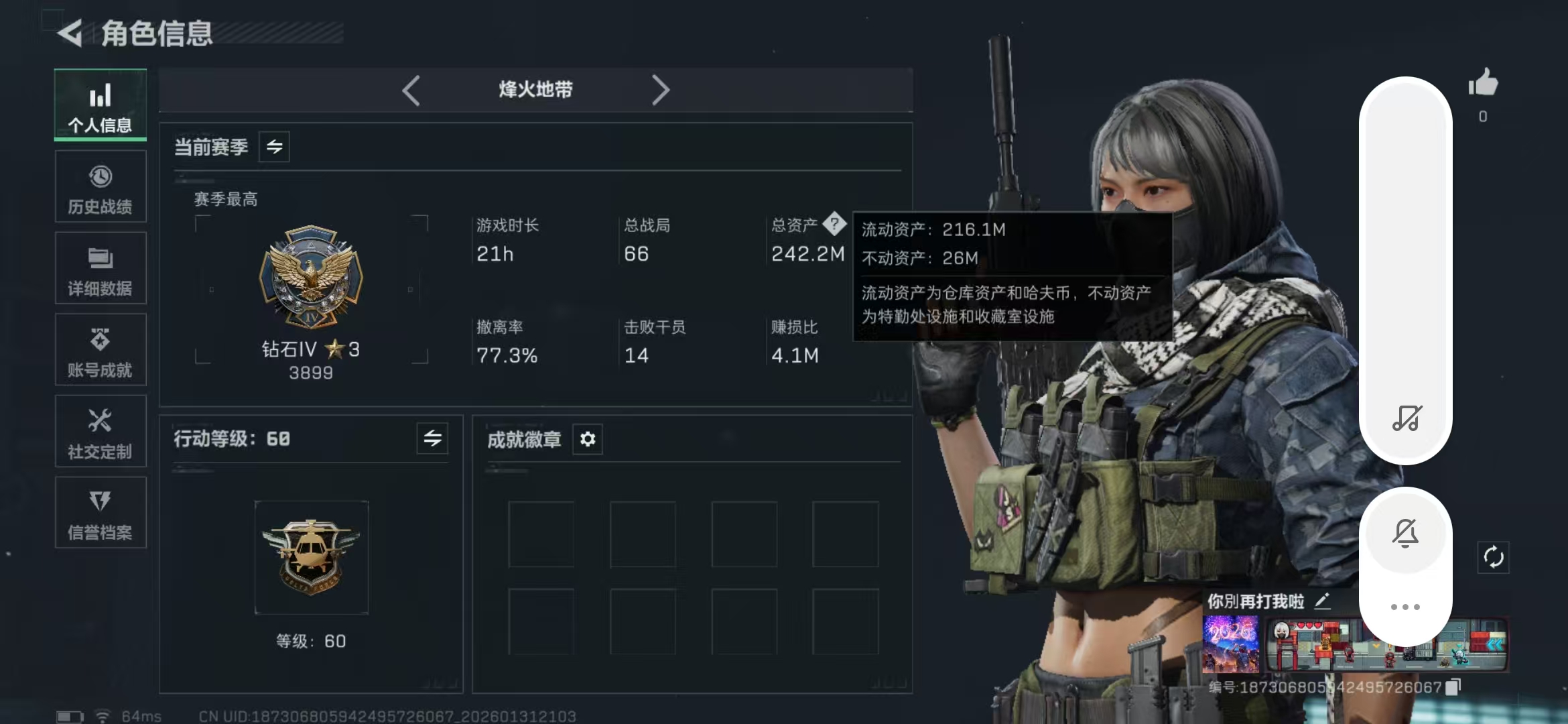The width and height of the screenshot is (1568, 724).
Task: Edit the signature 你别再打我啦 with pencil icon
Action: [x=1323, y=599]
